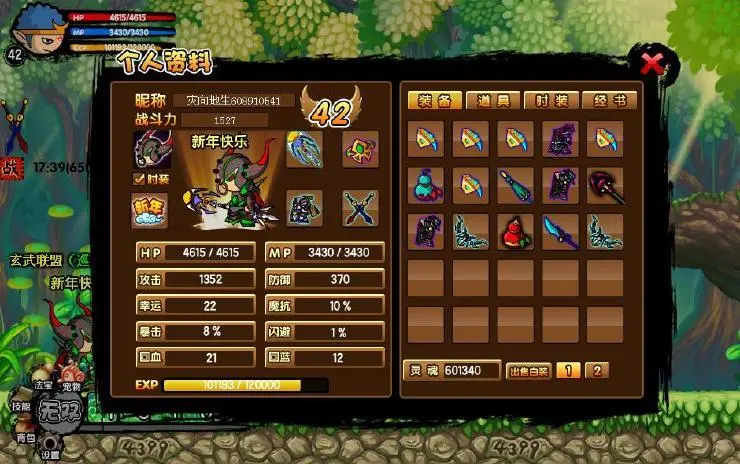This screenshot has width=740, height=464.
Task: Select the blue curved blade slot
Action: tap(560, 231)
